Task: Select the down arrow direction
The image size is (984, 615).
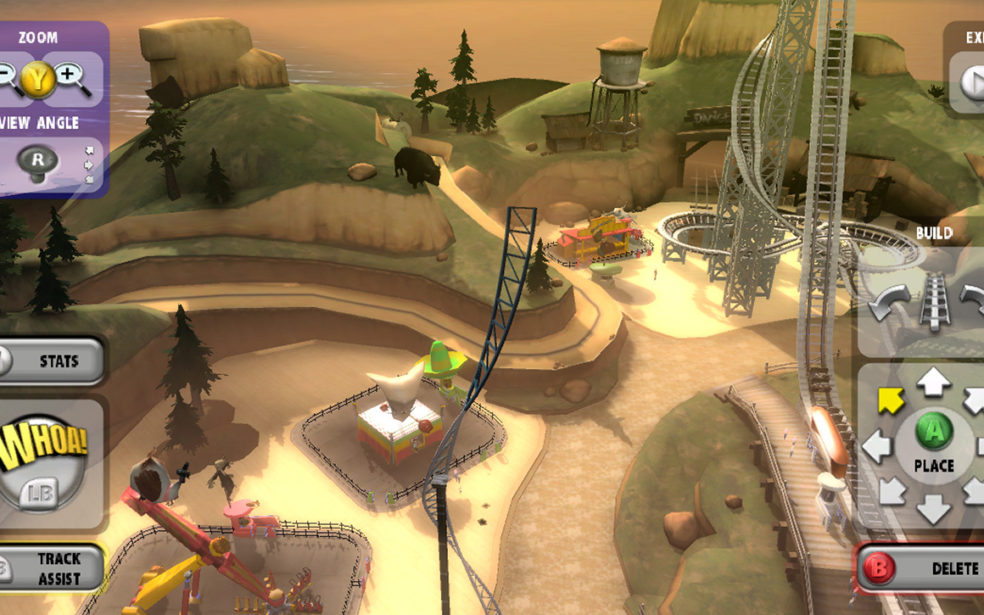Action: click(x=933, y=508)
